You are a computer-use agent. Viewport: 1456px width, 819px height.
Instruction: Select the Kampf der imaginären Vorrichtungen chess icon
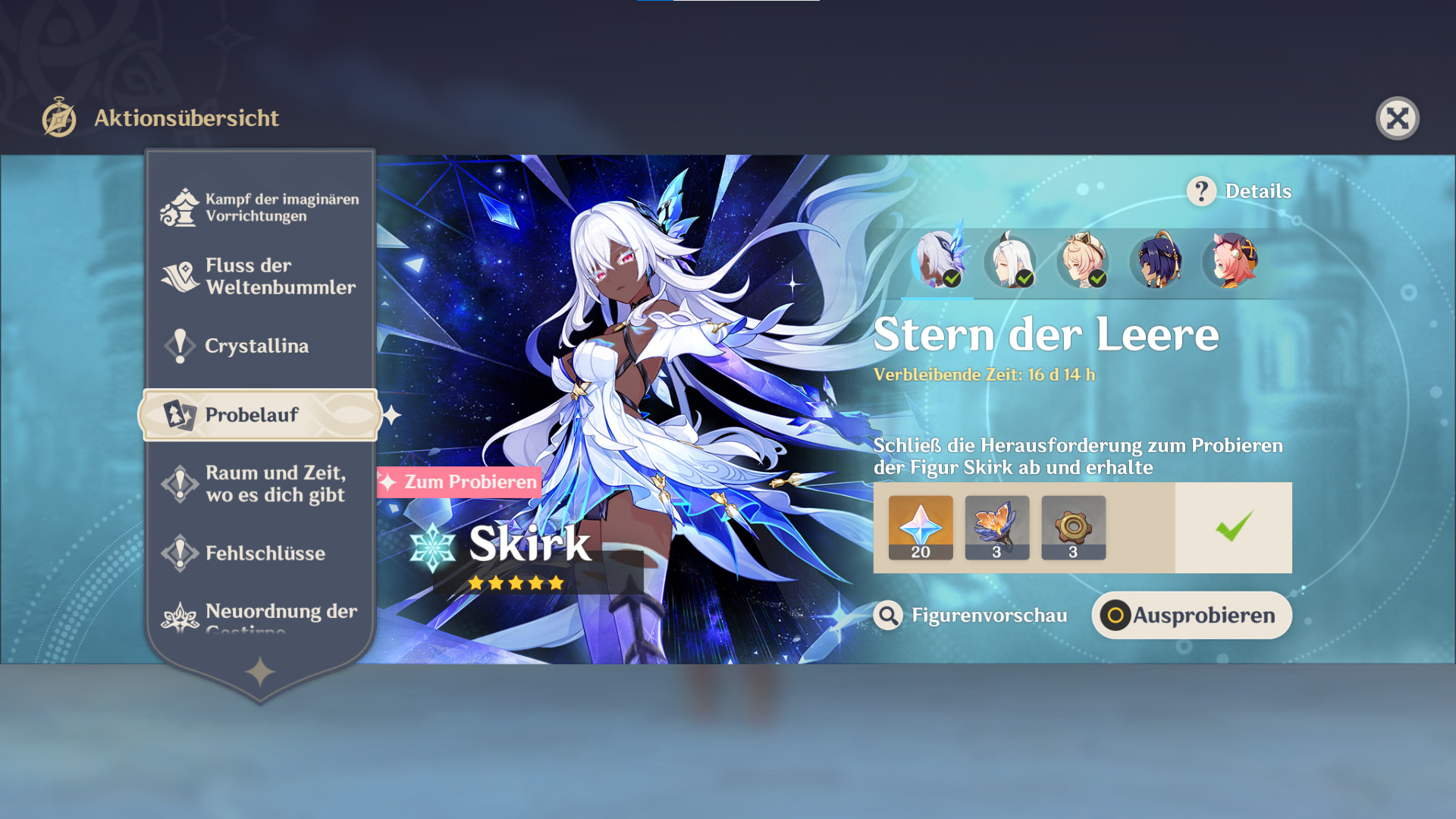[177, 206]
